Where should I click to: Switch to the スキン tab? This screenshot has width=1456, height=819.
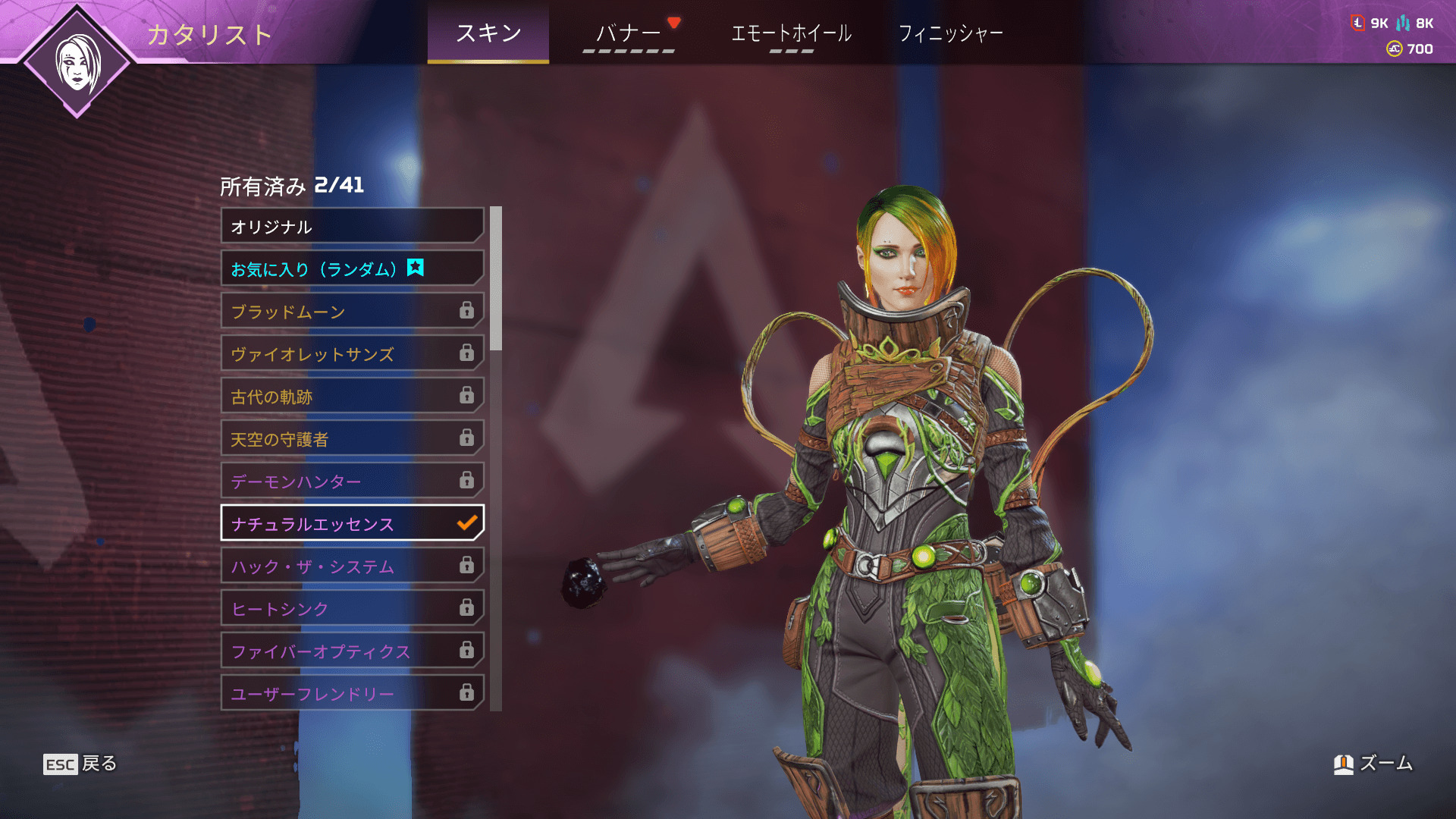point(488,33)
